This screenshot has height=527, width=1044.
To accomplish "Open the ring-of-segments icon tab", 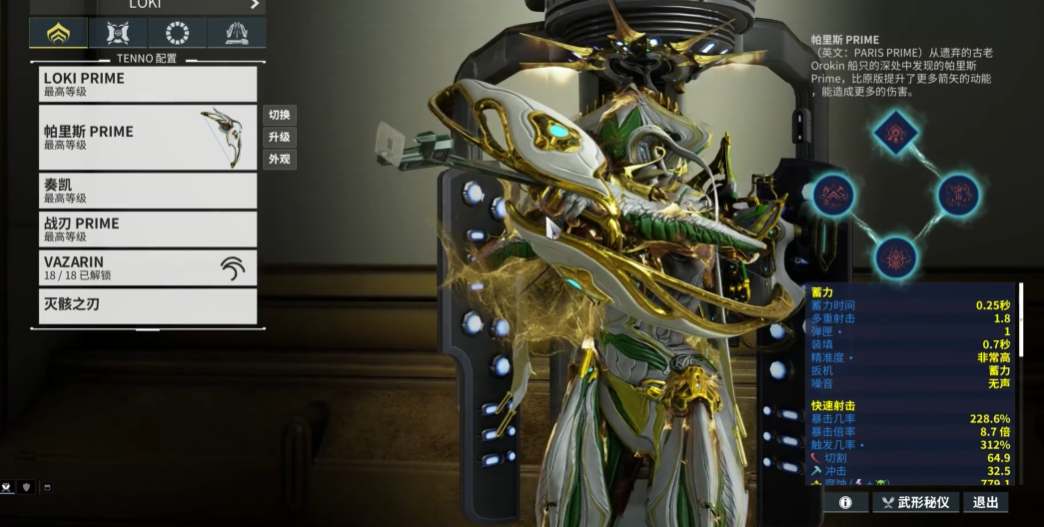I will [177, 33].
